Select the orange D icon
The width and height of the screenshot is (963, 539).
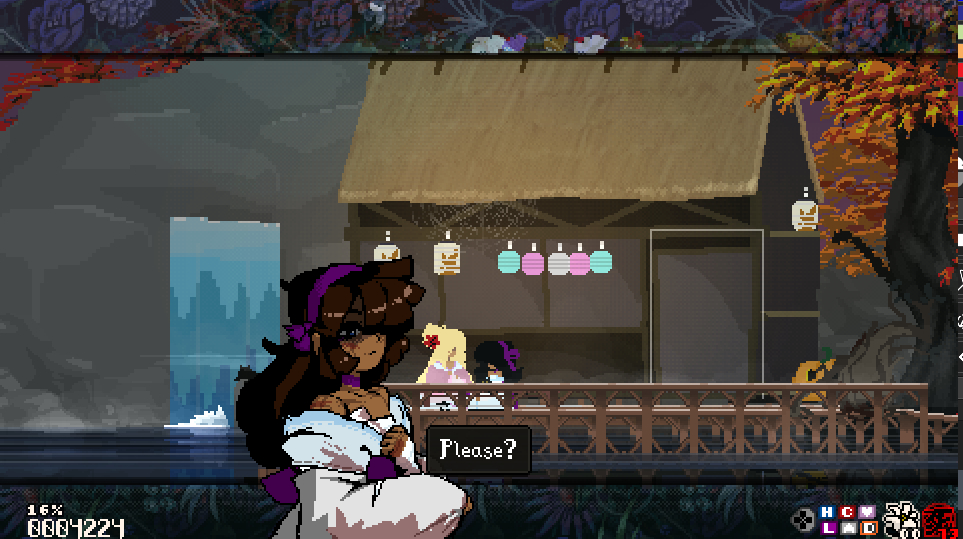[868, 528]
